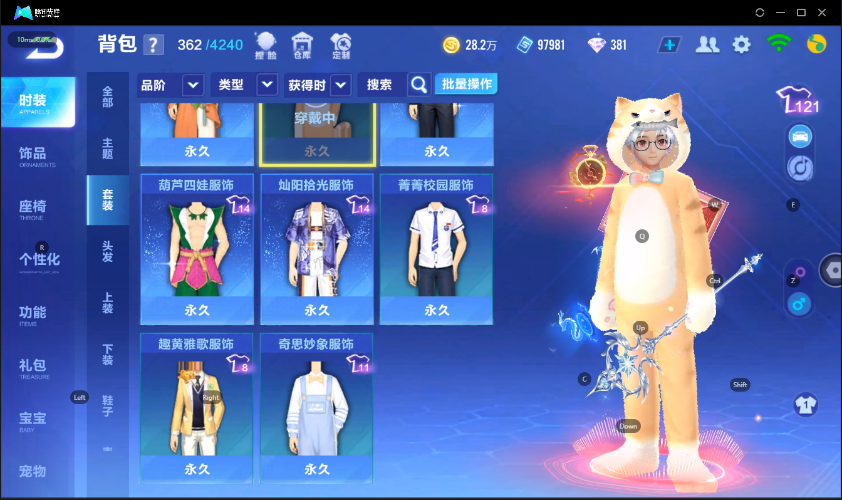This screenshot has height=500, width=842.
Task: Close the emulator window
Action: (x=823, y=12)
